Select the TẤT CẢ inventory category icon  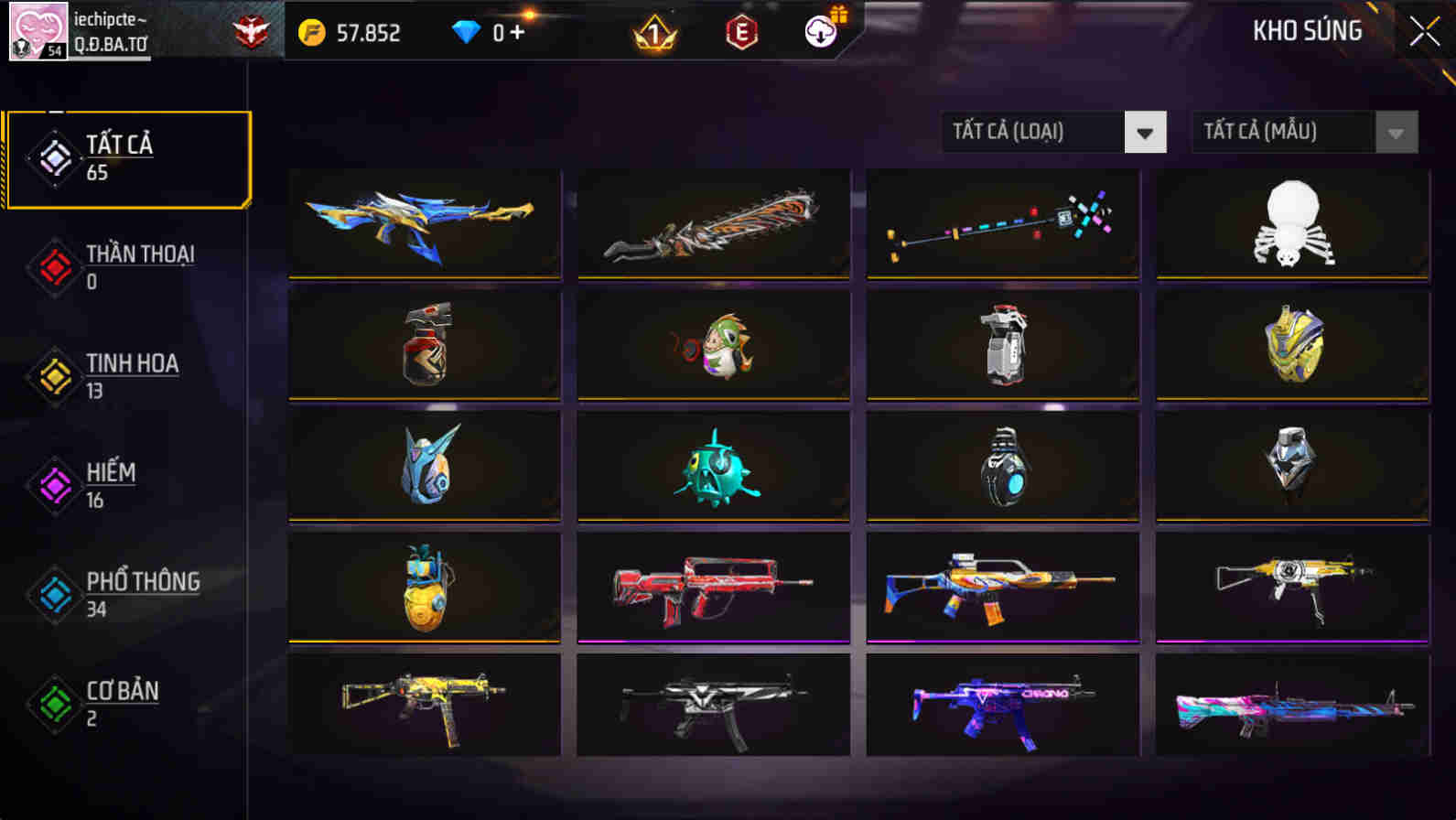[54, 156]
